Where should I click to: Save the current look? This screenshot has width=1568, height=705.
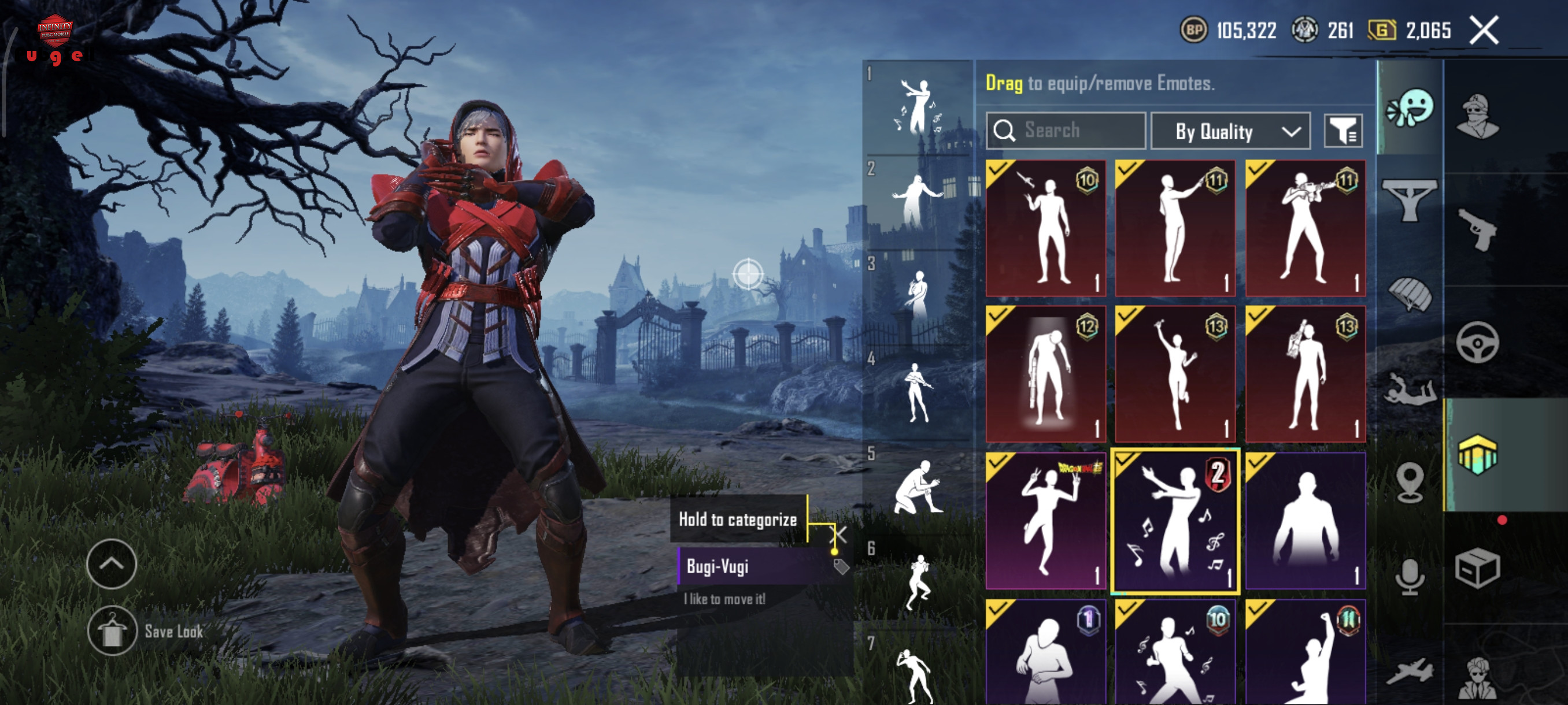click(x=112, y=631)
